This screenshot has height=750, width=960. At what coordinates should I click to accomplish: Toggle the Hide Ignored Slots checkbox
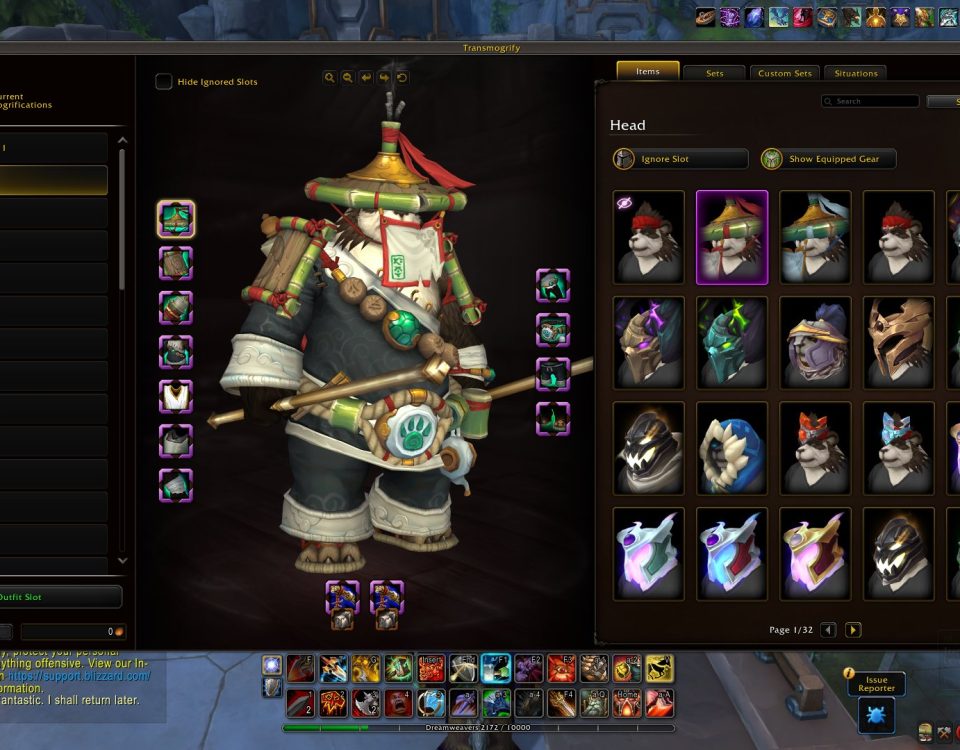coord(164,82)
